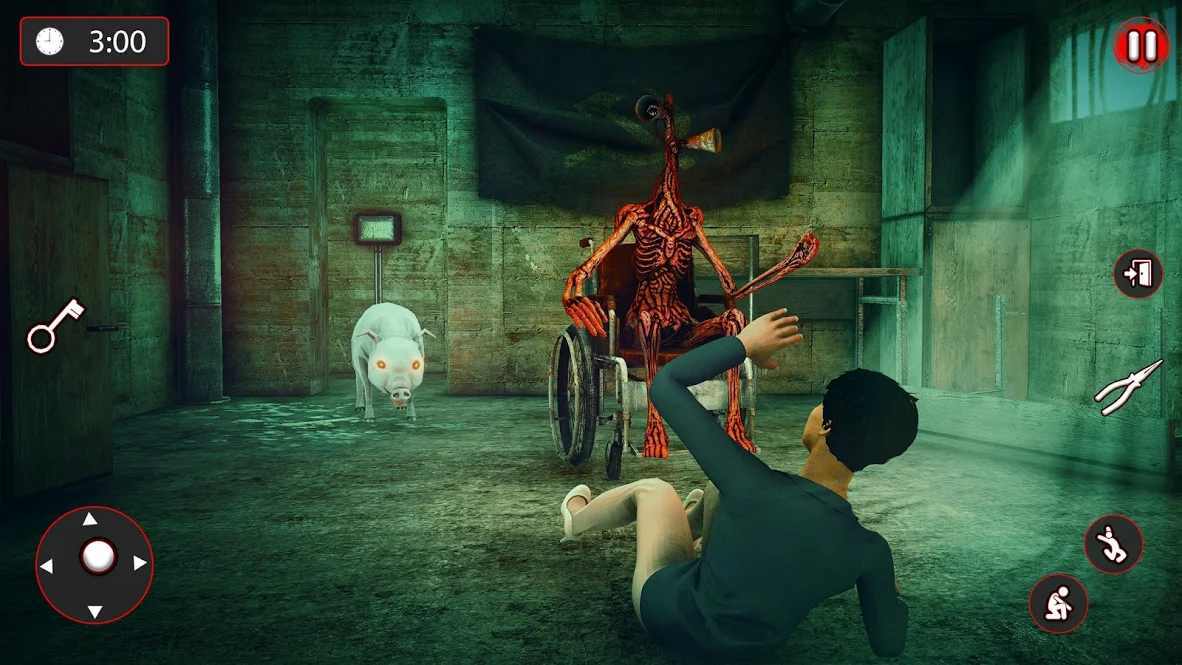Tap the joystick's right arrow
Image resolution: width=1182 pixels, height=665 pixels.
click(140, 564)
